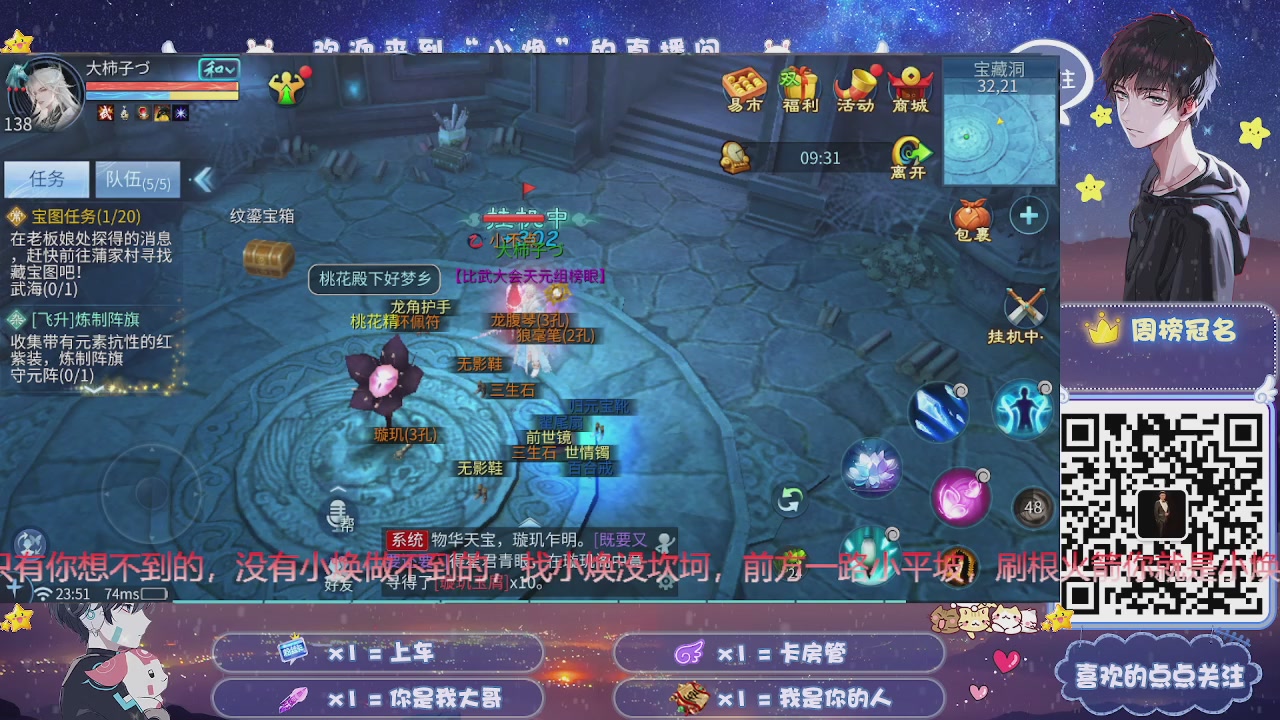This screenshot has height=720, width=1280.
Task: Expand the plus icon under the minimap
Action: pyautogui.click(x=1028, y=215)
